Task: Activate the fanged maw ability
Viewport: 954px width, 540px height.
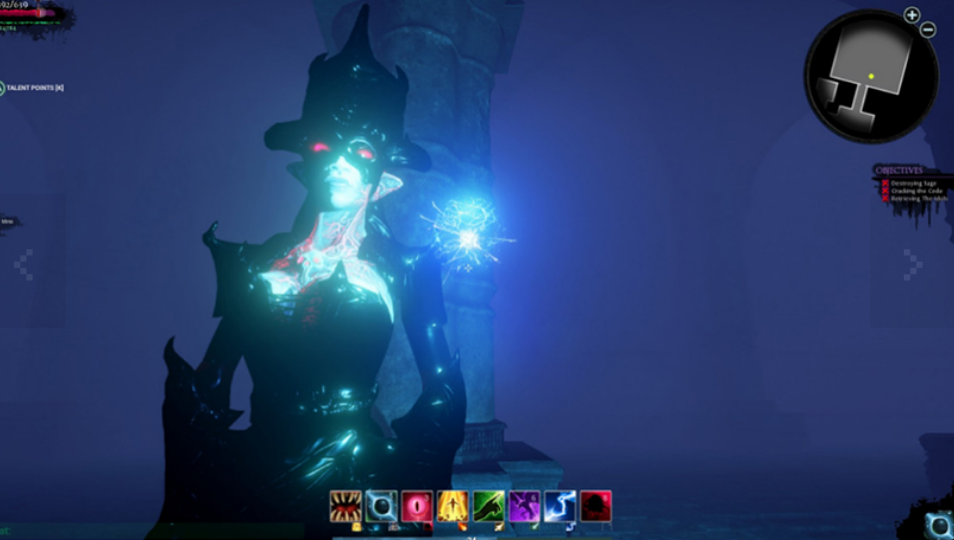Action: (x=346, y=506)
